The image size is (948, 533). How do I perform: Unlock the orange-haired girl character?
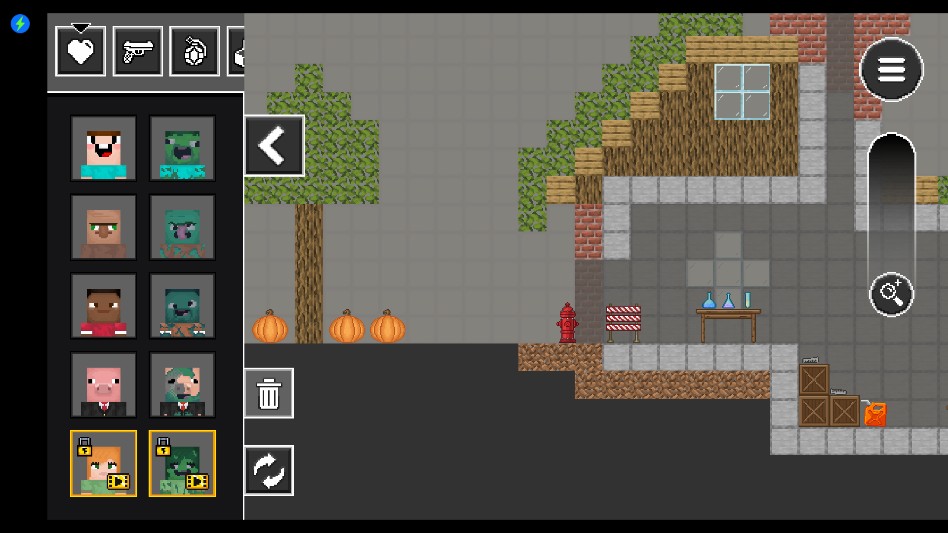coord(104,464)
